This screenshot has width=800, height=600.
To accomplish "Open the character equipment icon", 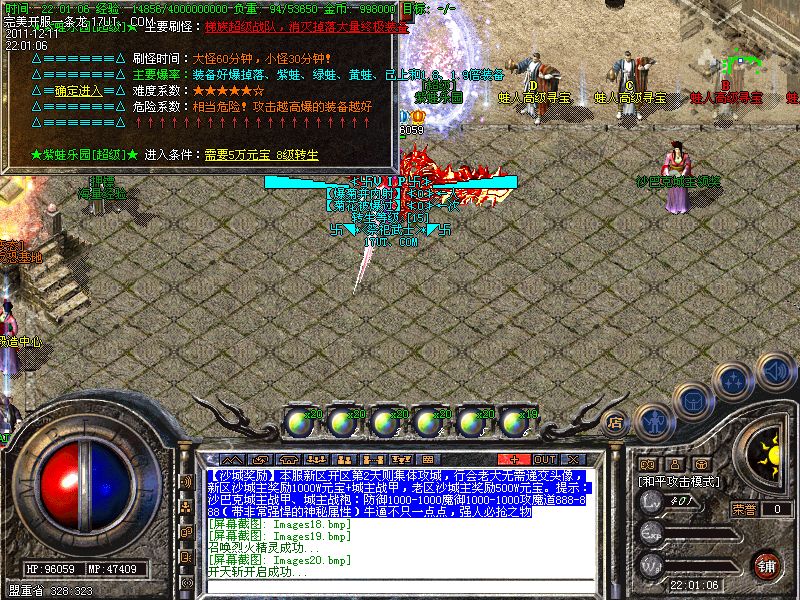I will pyautogui.click(x=653, y=420).
